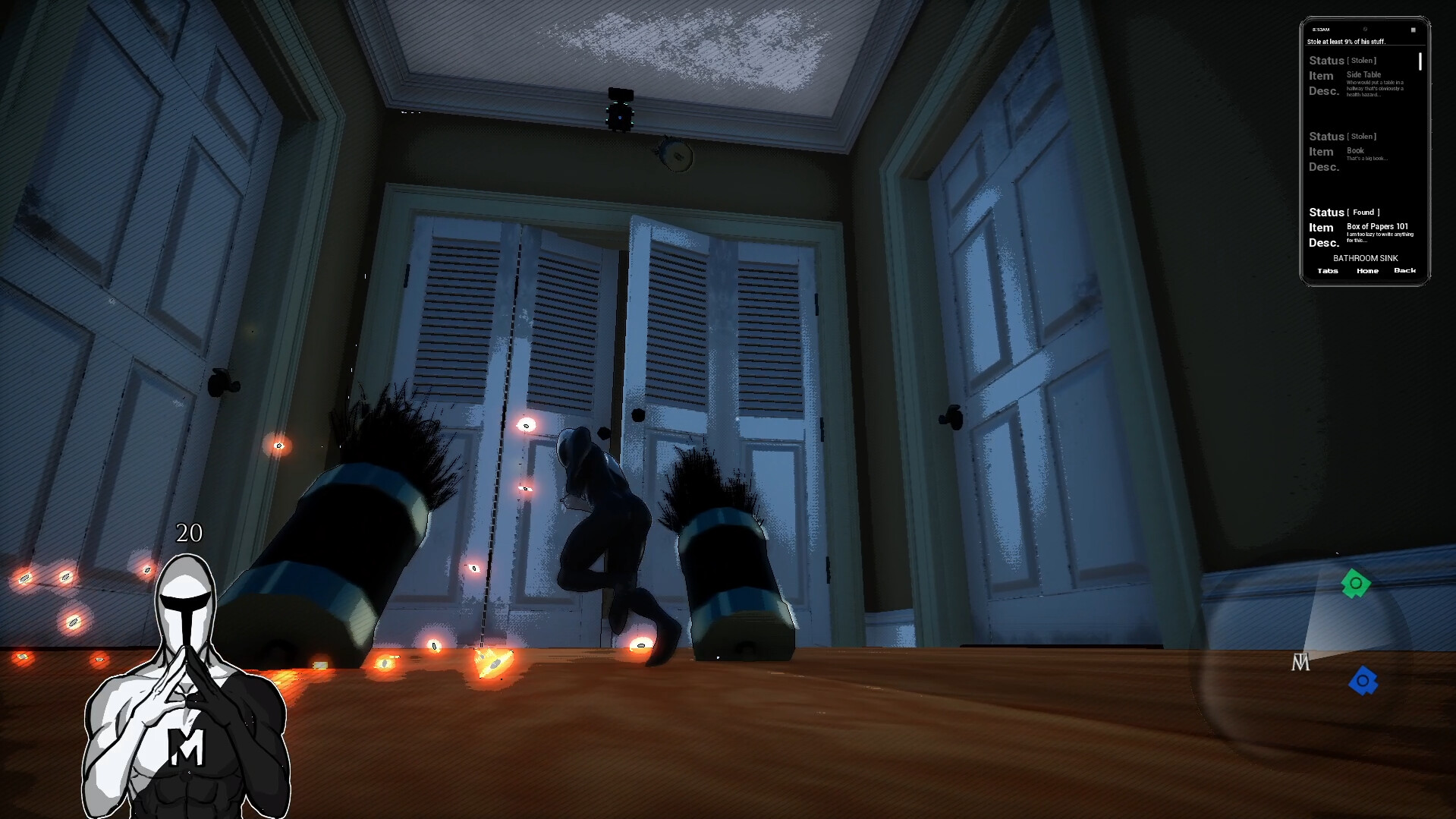Select Home on the phone navigation bar
The width and height of the screenshot is (1456, 819).
1368,271
